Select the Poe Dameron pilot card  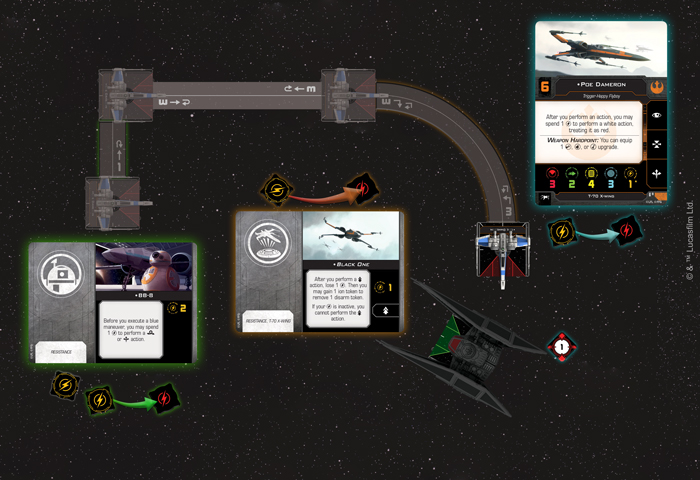[x=600, y=116]
